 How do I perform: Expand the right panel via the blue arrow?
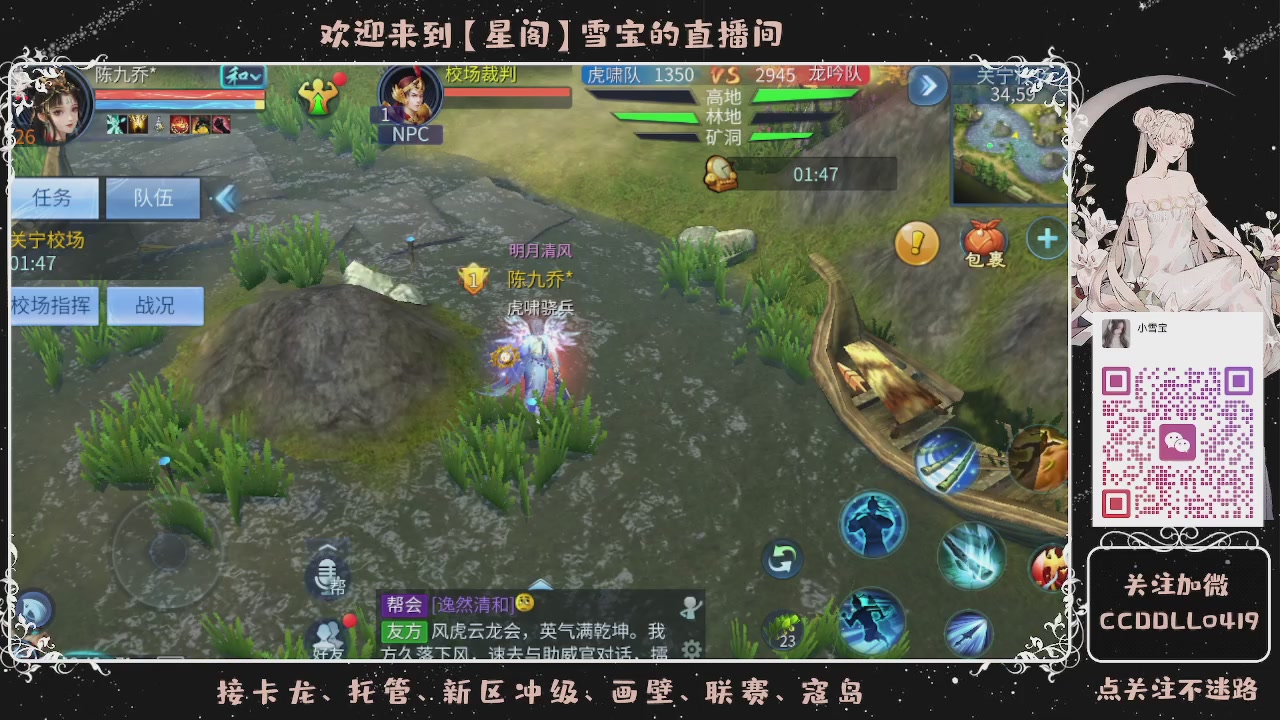pyautogui.click(x=927, y=86)
